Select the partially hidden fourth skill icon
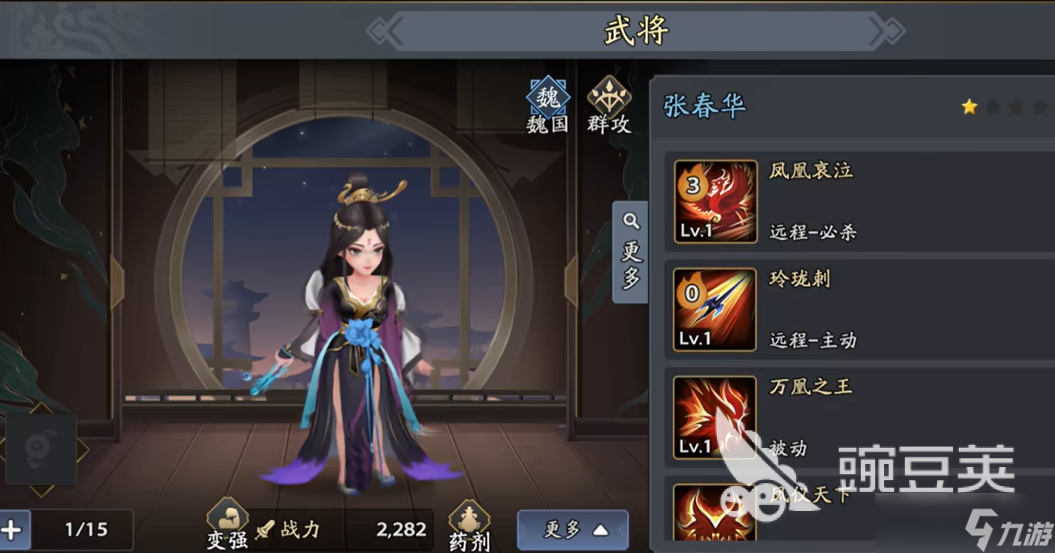Viewport: 1055px width, 553px height. [x=715, y=515]
